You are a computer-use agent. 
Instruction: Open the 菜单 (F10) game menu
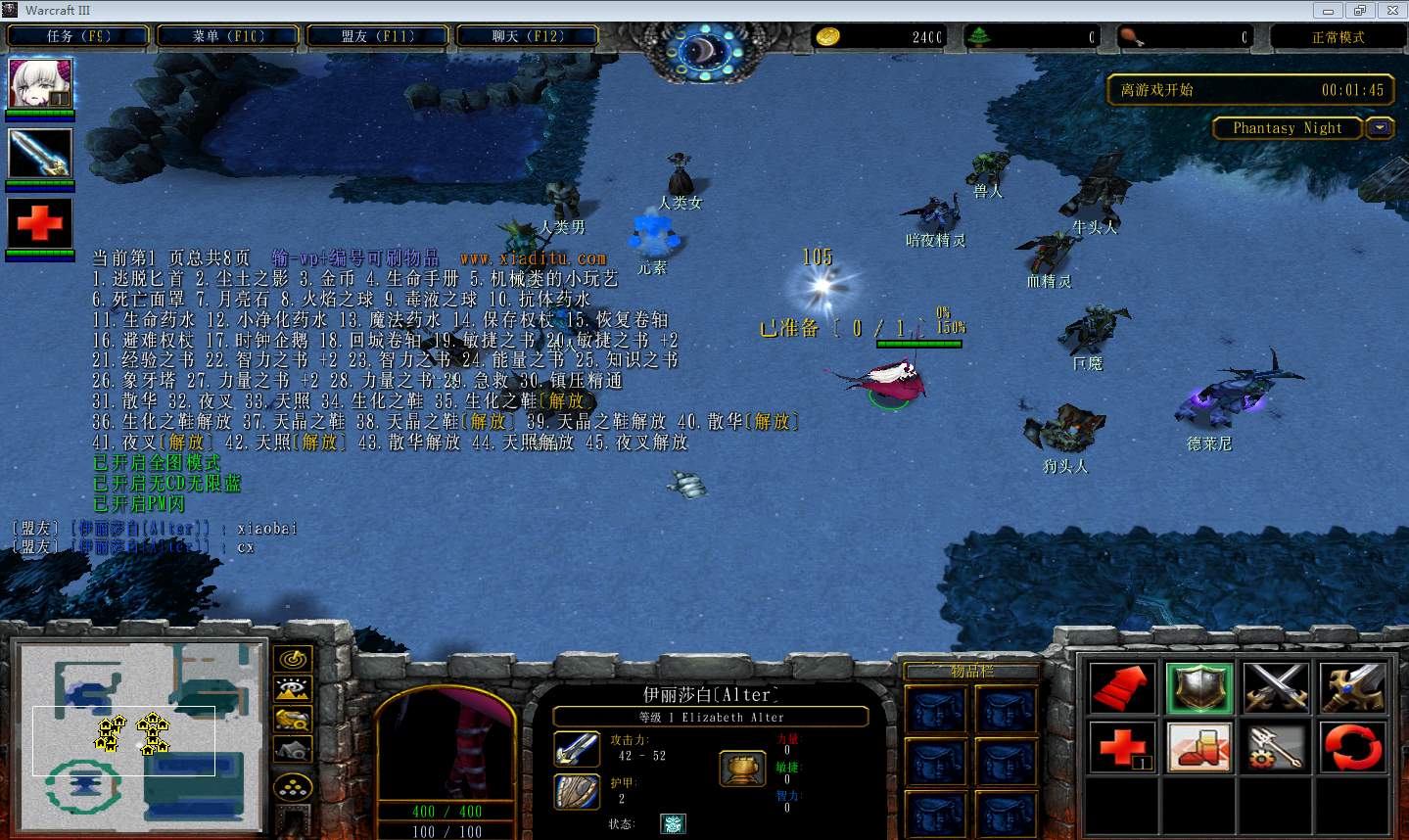229,36
